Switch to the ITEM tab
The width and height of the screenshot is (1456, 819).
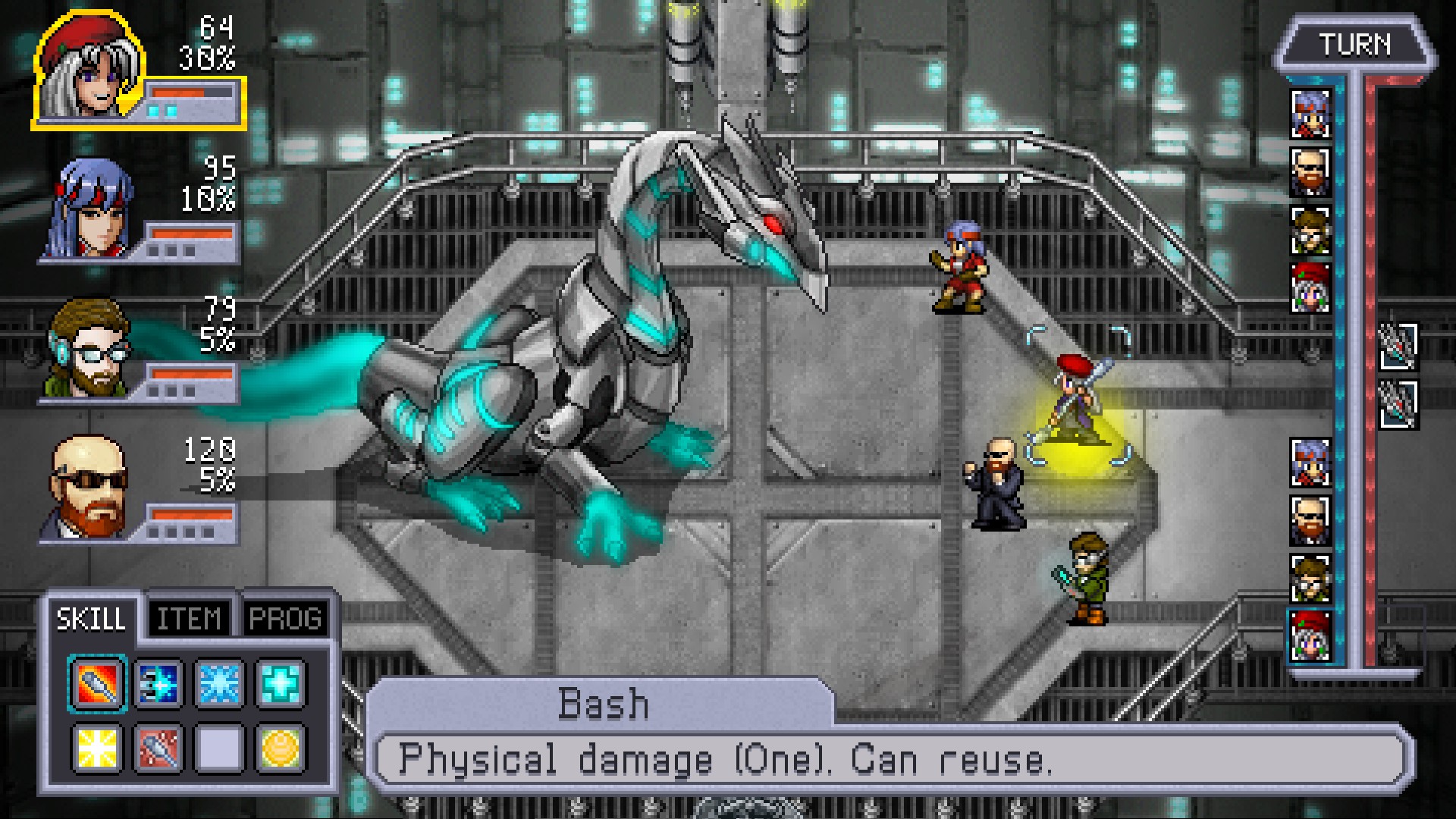pyautogui.click(x=189, y=620)
